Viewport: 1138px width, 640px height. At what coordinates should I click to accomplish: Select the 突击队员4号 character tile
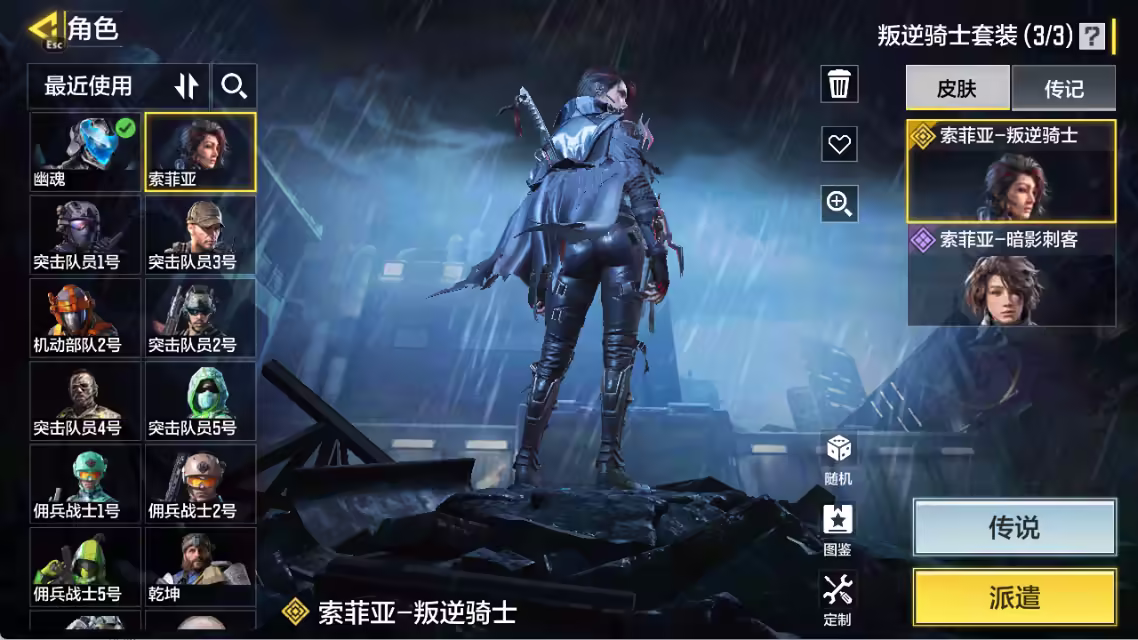tap(85, 400)
